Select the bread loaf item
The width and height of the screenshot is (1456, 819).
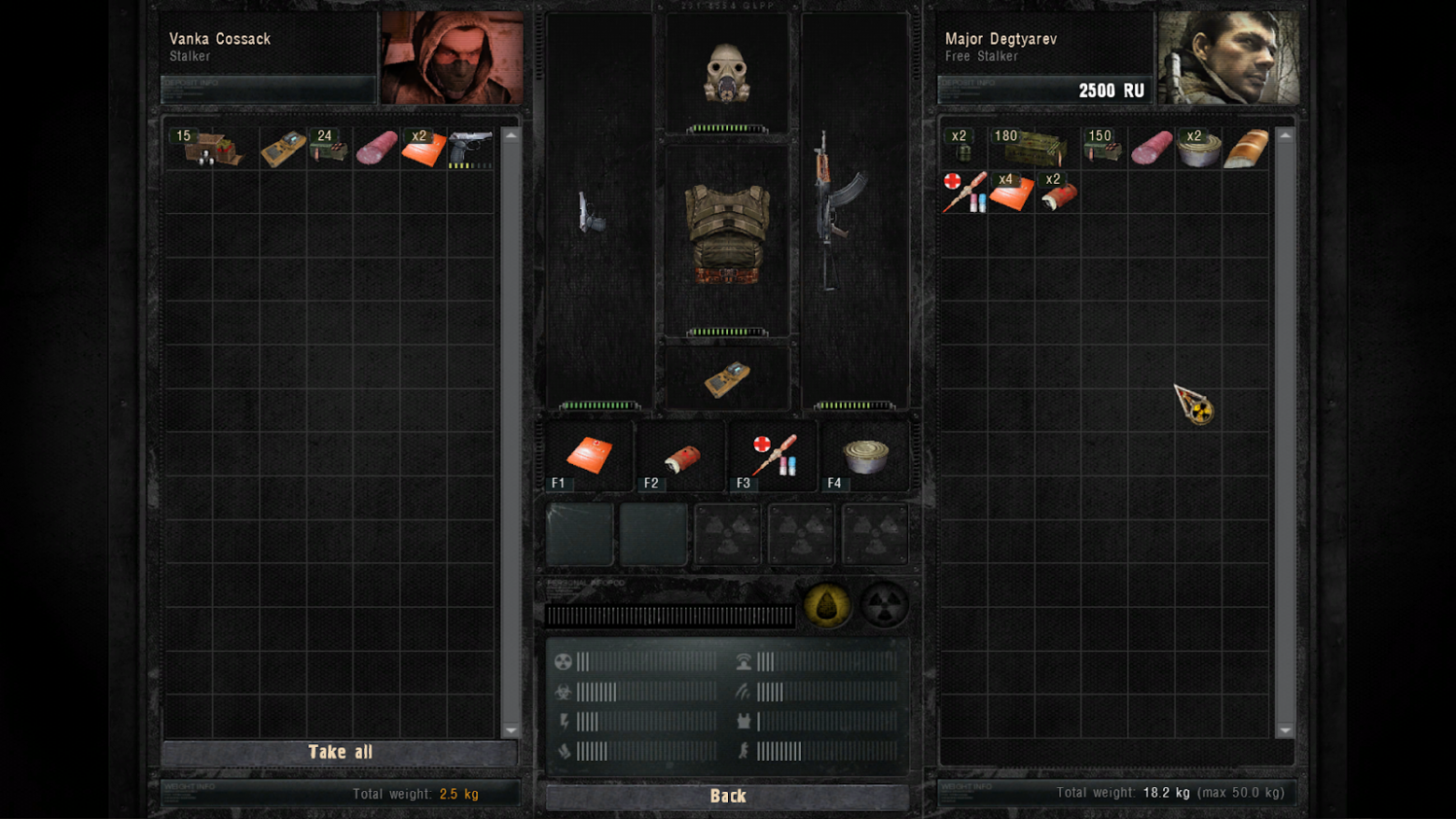(x=1246, y=148)
